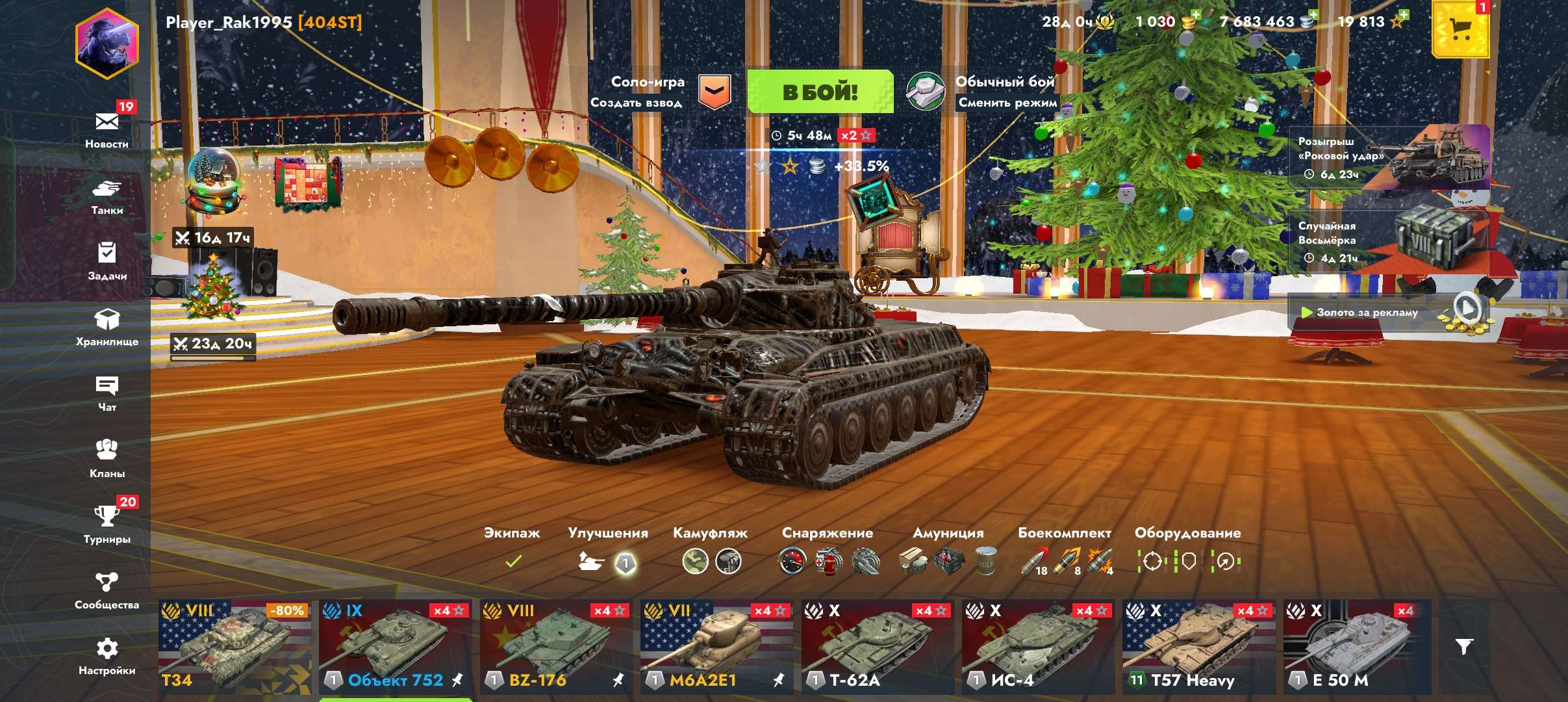1568x702 pixels.
Task: Open the shop cart with notification badge
Action: point(1463,31)
